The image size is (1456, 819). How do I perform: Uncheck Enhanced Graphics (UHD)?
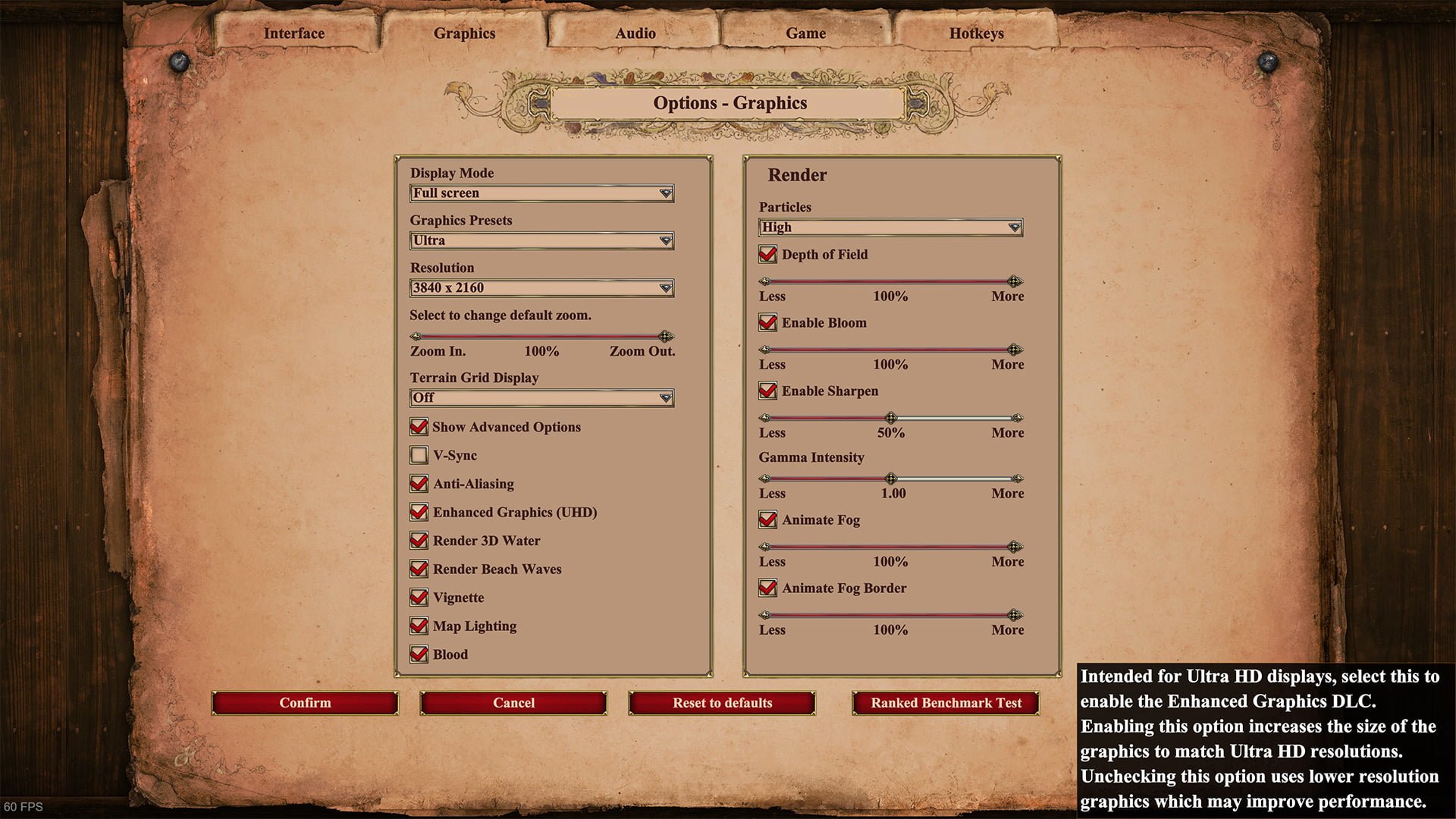point(419,513)
